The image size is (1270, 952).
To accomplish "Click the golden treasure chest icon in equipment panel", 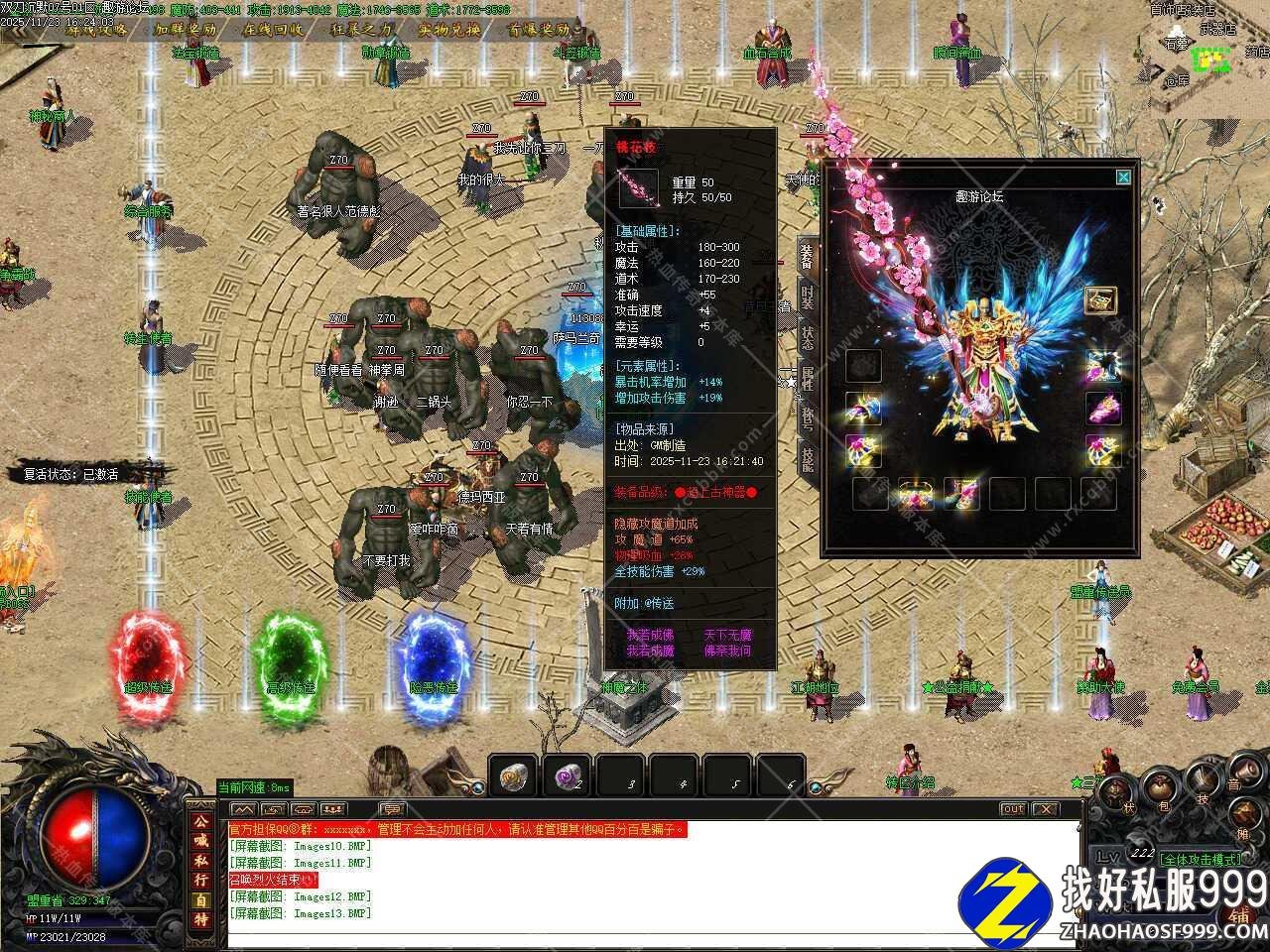I will 1099,300.
